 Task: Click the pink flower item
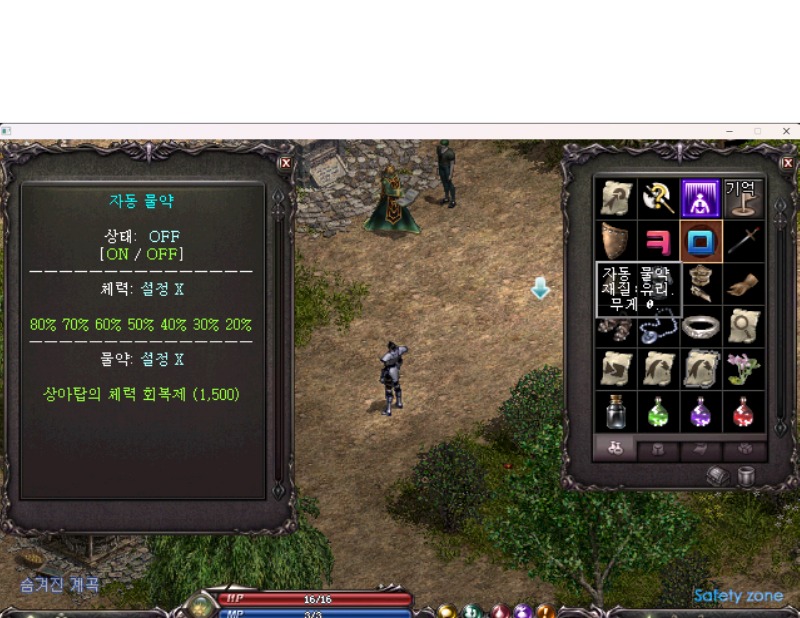coord(743,368)
